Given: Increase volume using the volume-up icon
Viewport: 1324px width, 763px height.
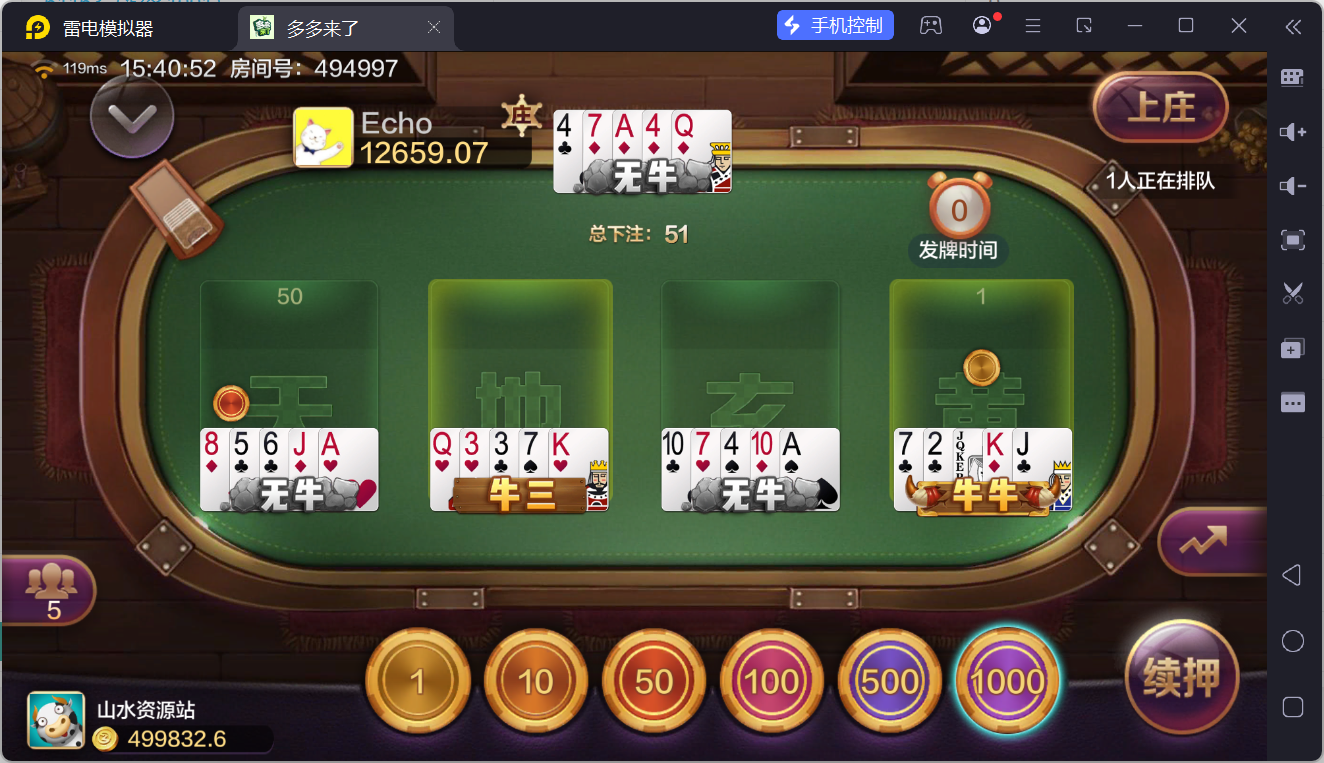Looking at the screenshot, I should (1292, 131).
